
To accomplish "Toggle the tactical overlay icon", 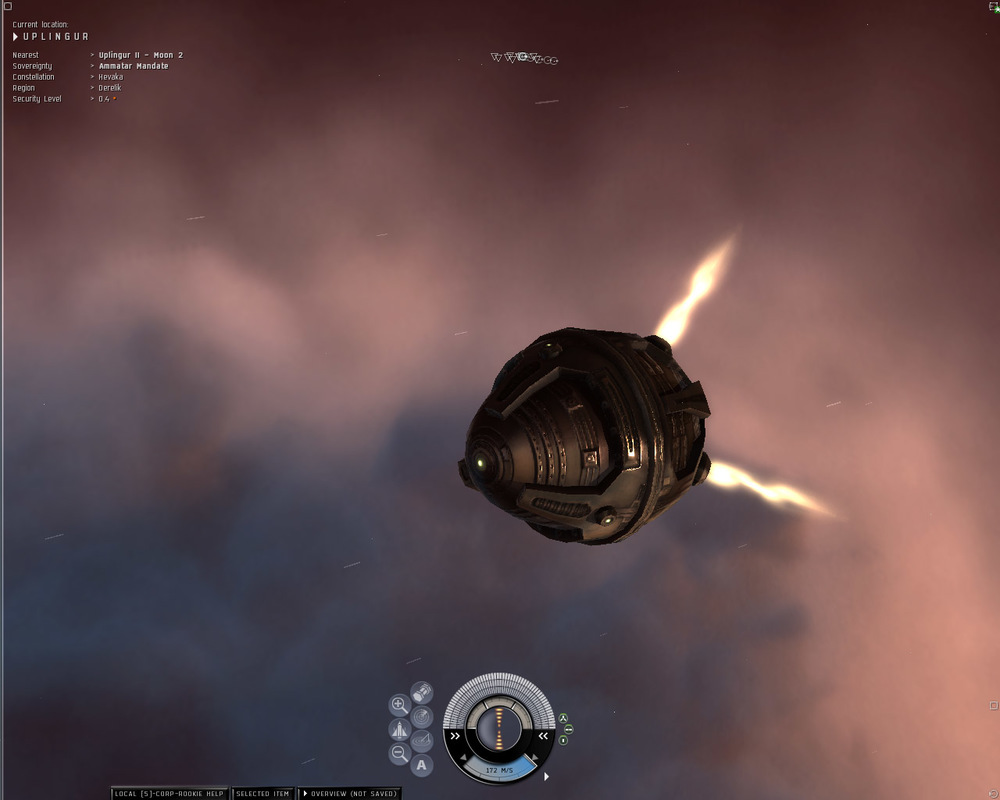I will (x=422, y=741).
